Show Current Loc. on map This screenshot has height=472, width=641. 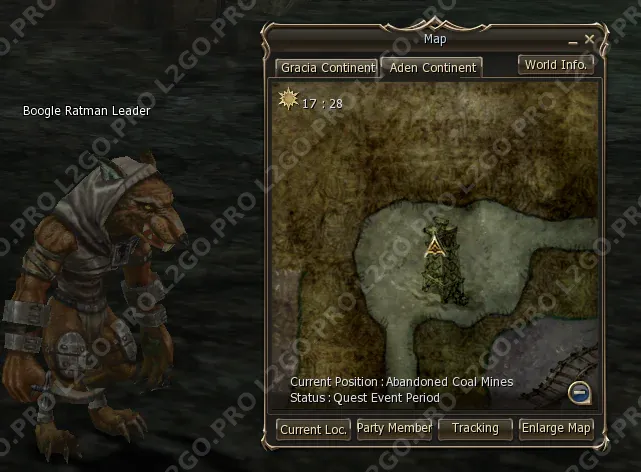313,429
